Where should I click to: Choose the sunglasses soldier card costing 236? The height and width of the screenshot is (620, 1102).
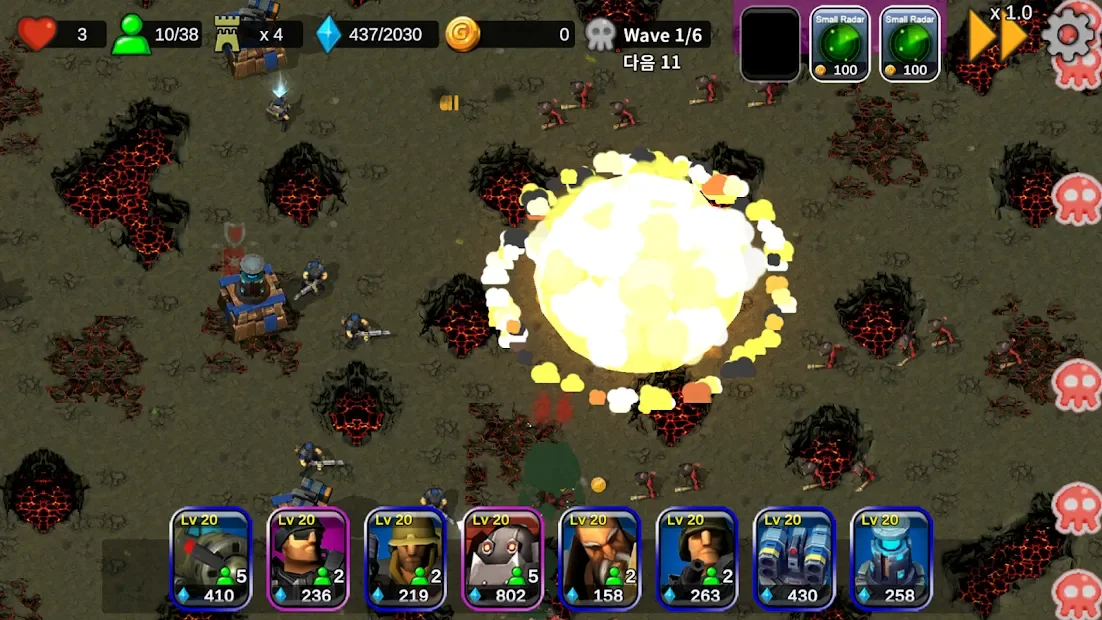coord(308,558)
